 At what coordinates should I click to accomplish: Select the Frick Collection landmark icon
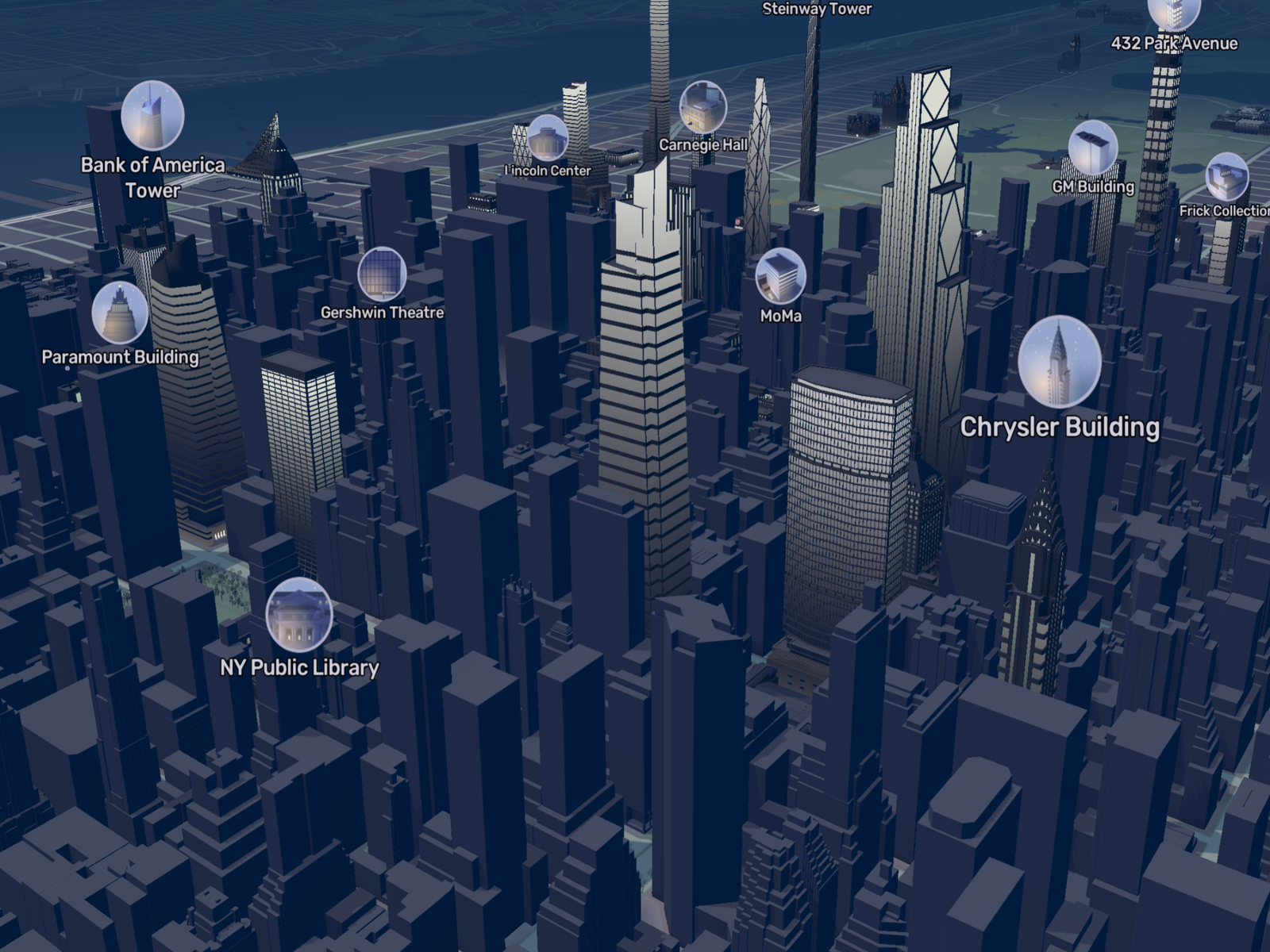coord(1226,178)
